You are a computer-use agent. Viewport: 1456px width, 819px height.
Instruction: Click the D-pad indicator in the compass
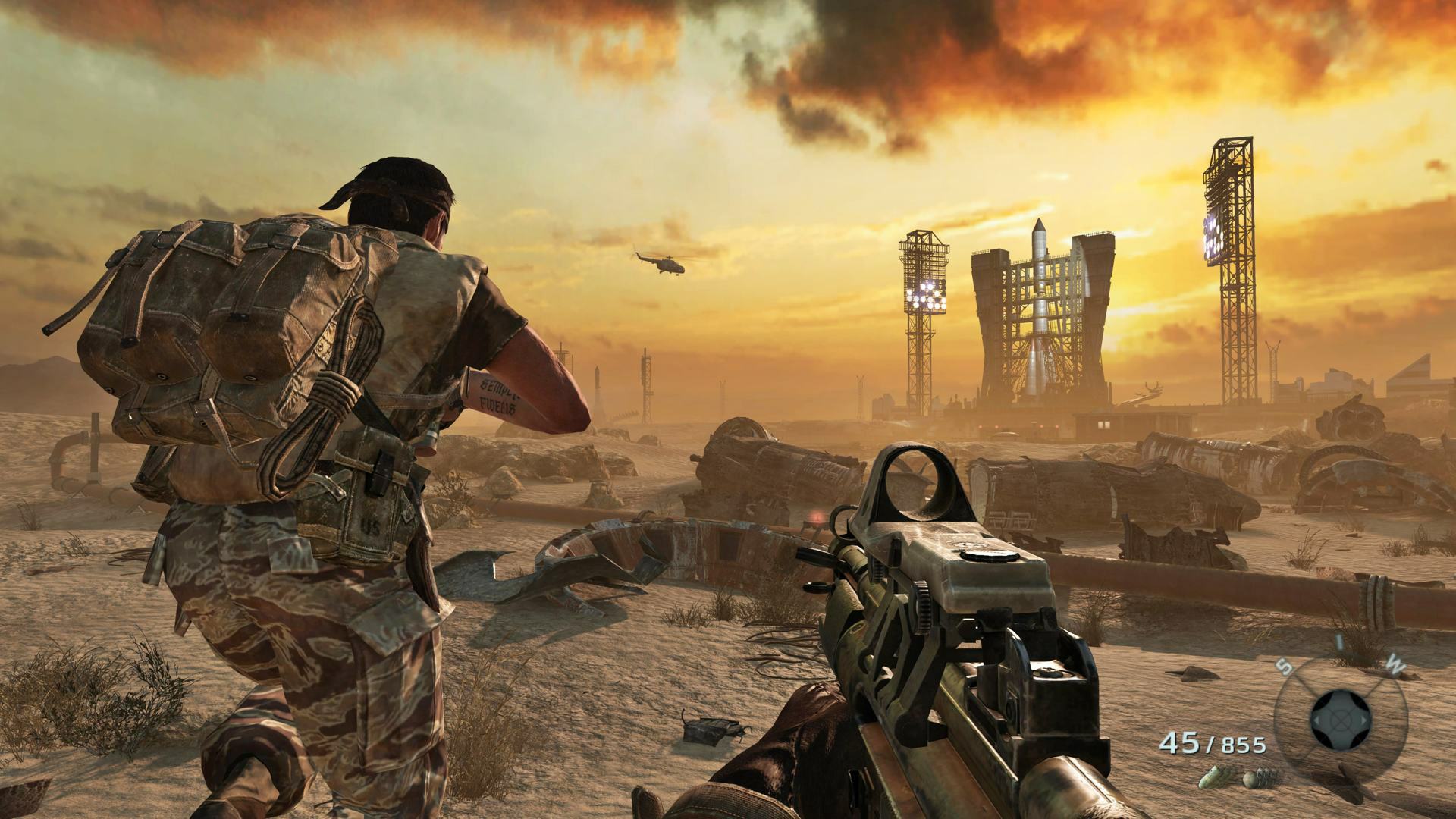(x=1340, y=719)
